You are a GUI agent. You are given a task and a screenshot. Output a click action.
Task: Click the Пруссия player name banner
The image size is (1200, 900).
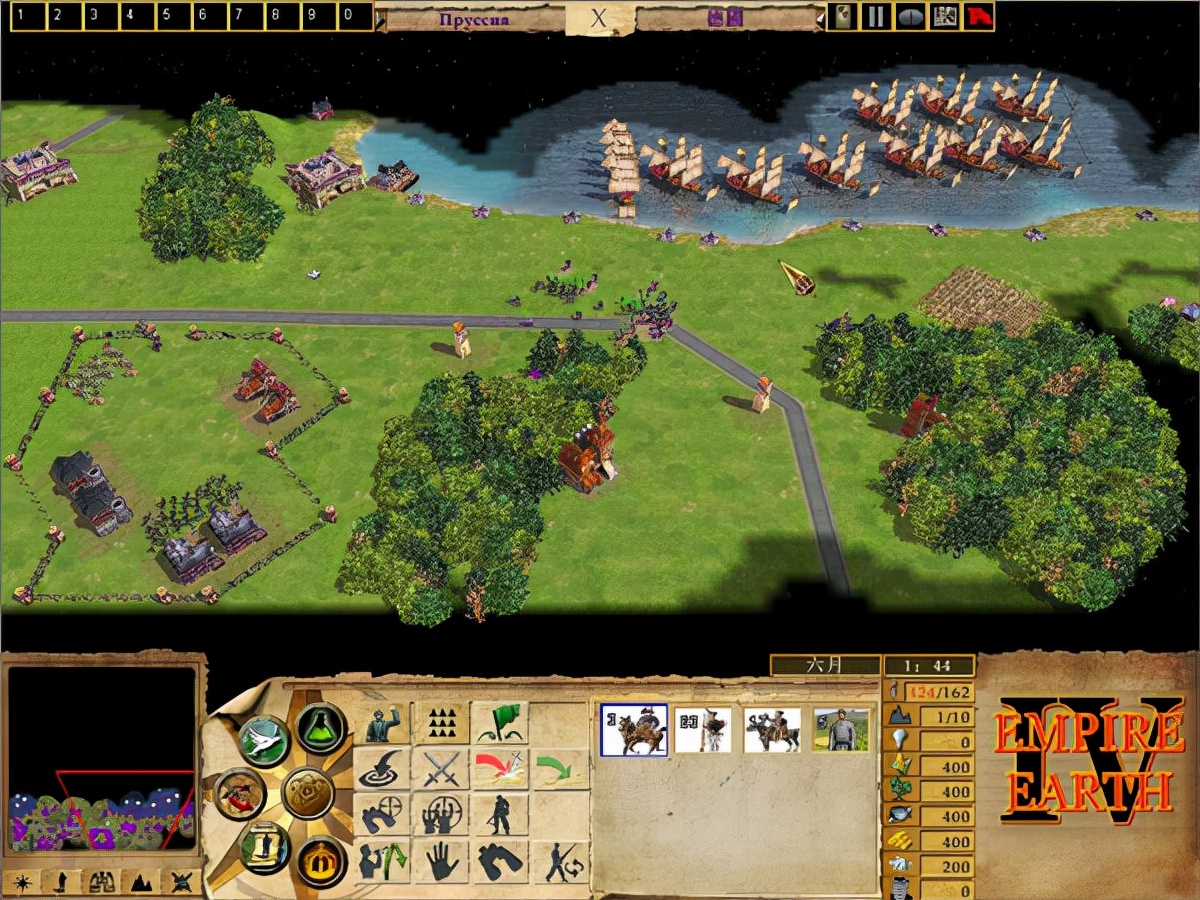click(475, 18)
